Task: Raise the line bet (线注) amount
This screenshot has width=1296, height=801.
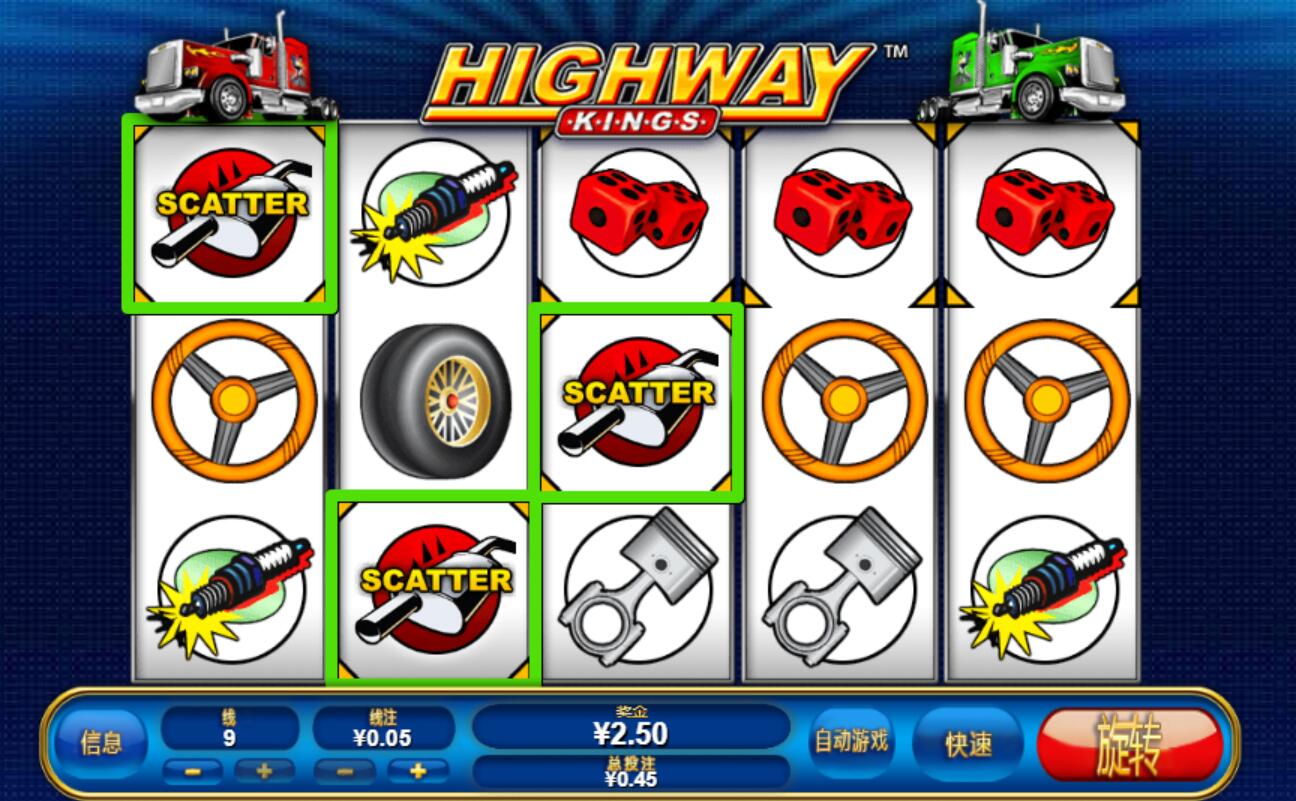Action: click(417, 772)
